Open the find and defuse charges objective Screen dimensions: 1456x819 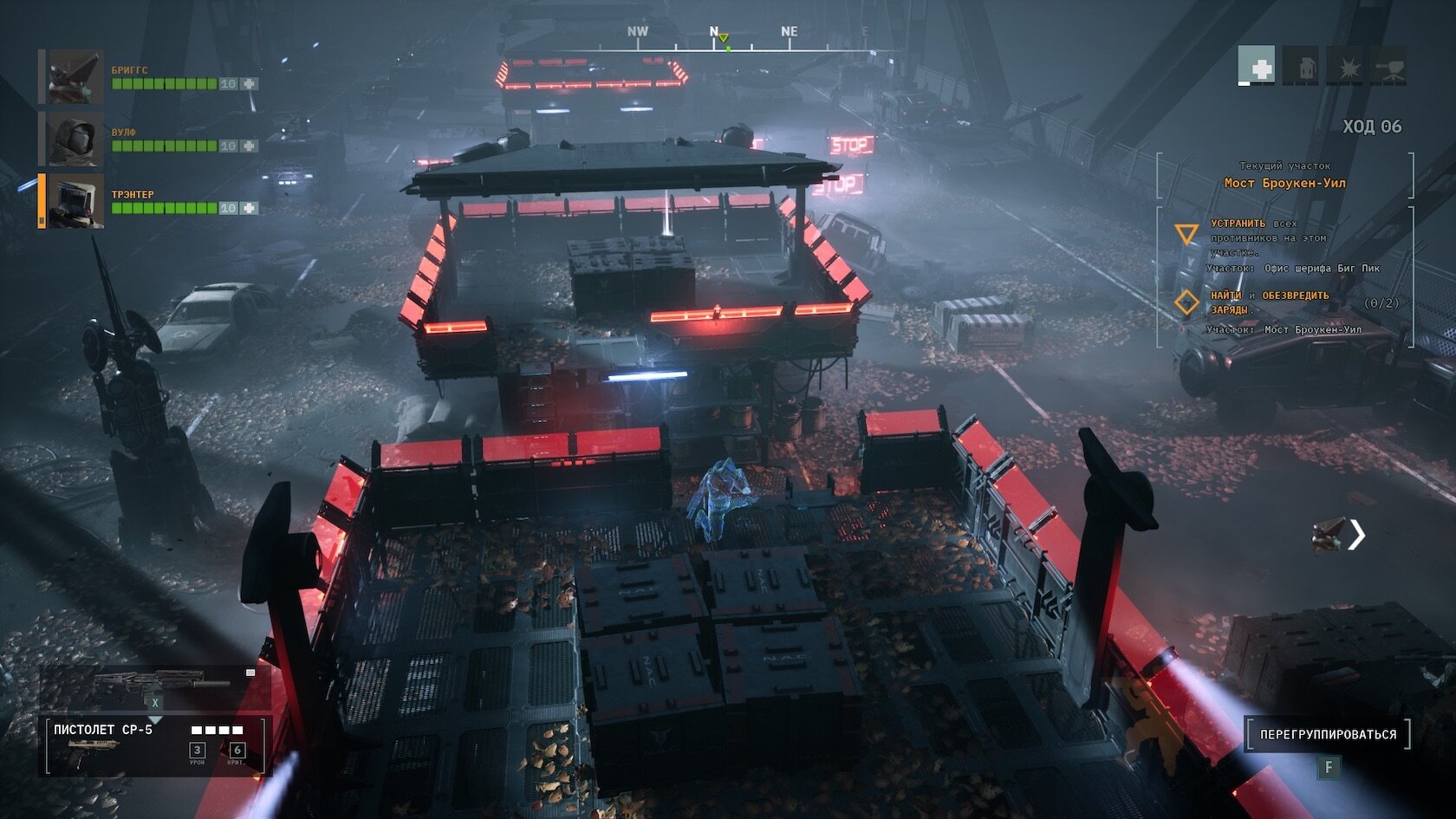point(1269,302)
